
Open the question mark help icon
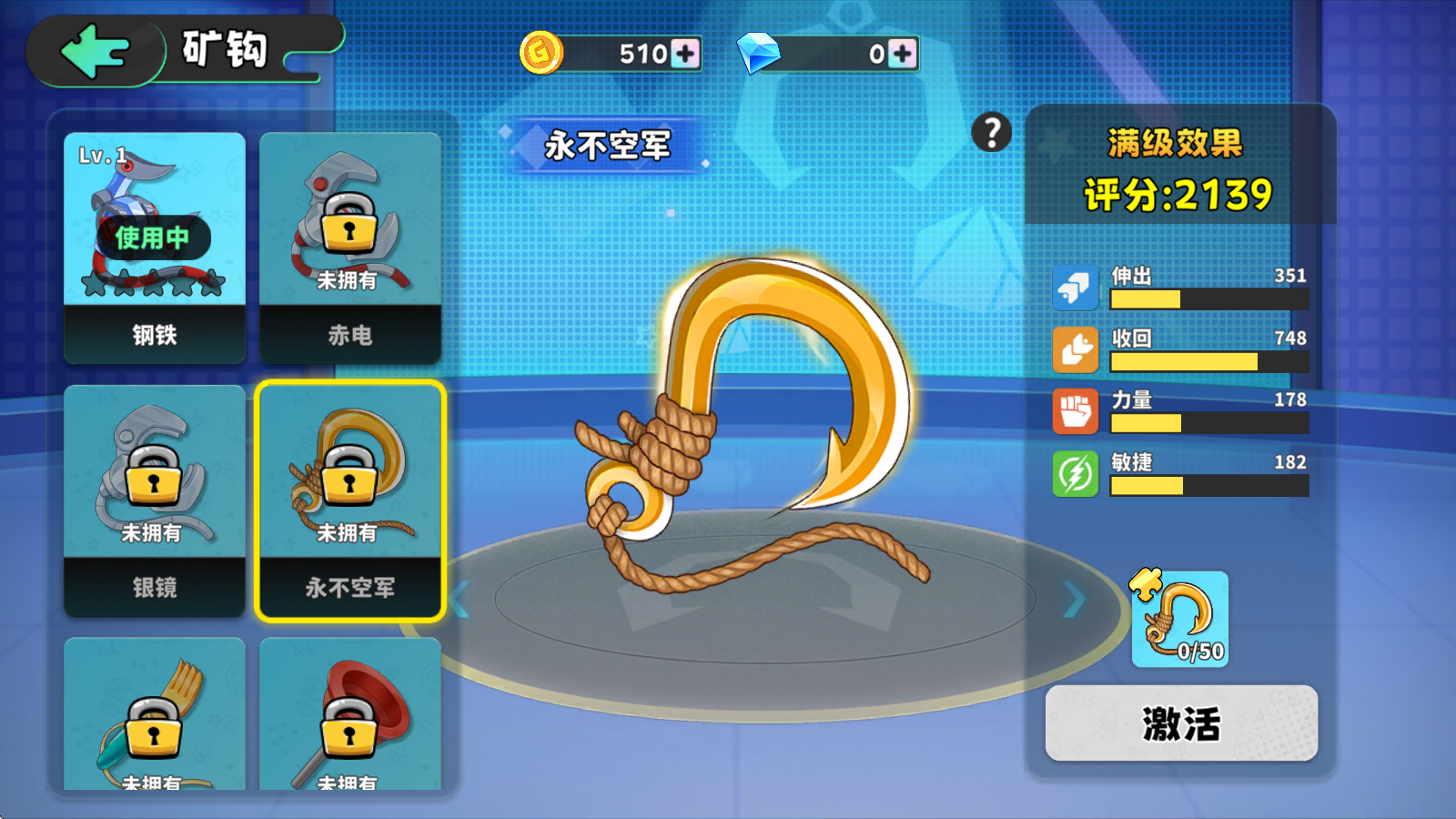click(x=989, y=133)
